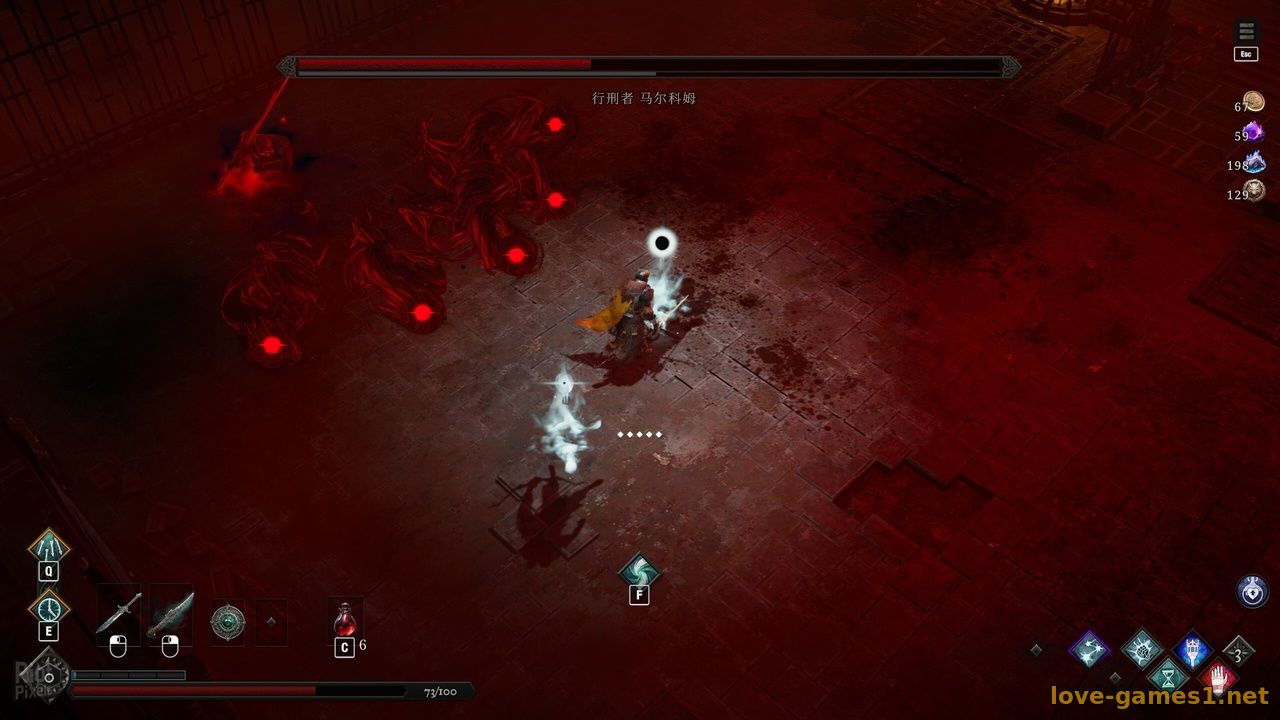This screenshot has width=1280, height=720.
Task: Activate the falling daggers ability
Action: click(48, 548)
